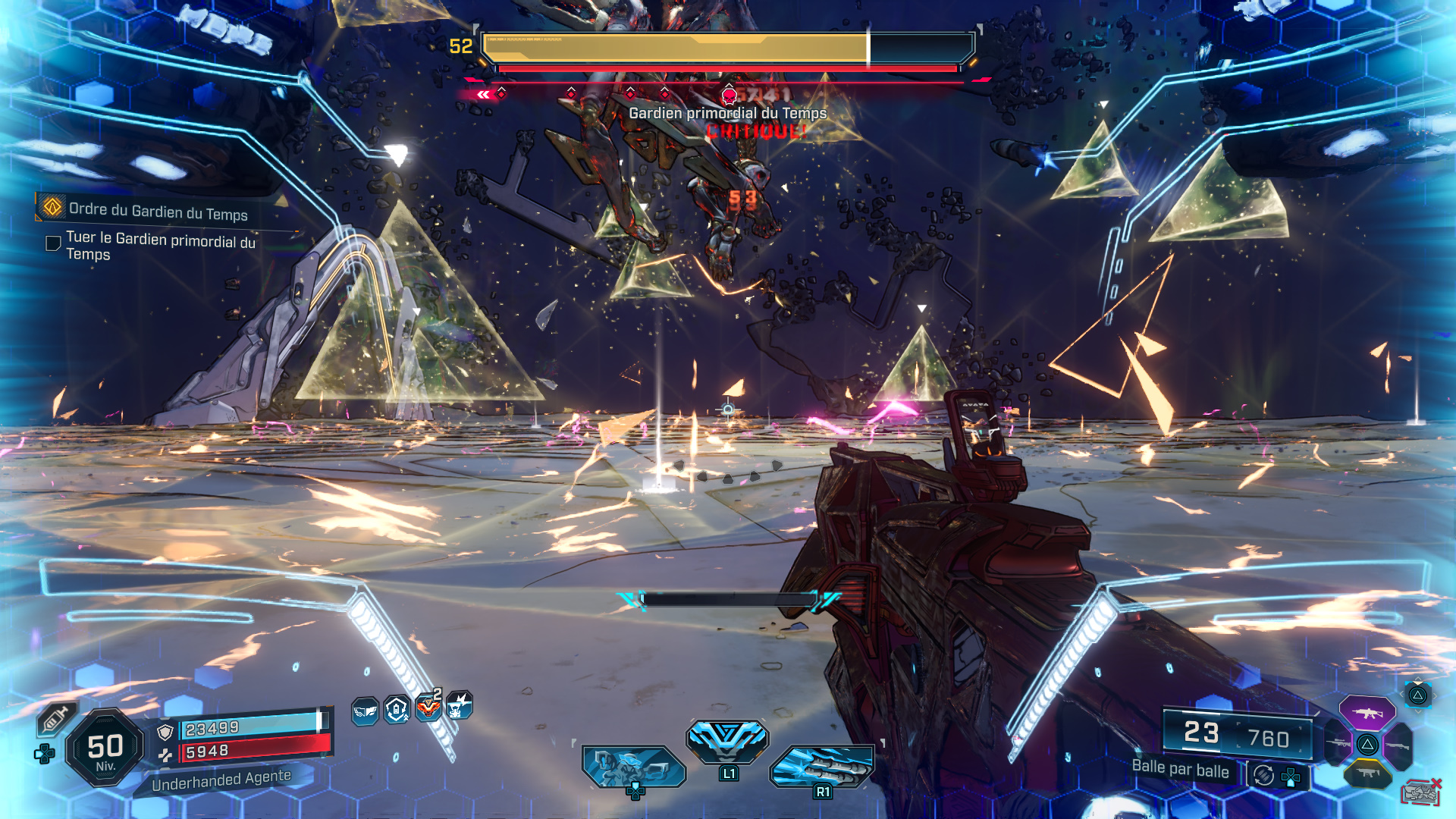Viewport: 1456px width, 819px height.
Task: Check the objective 'Tuer le Gardien primordial du Temps'
Action: point(52,243)
